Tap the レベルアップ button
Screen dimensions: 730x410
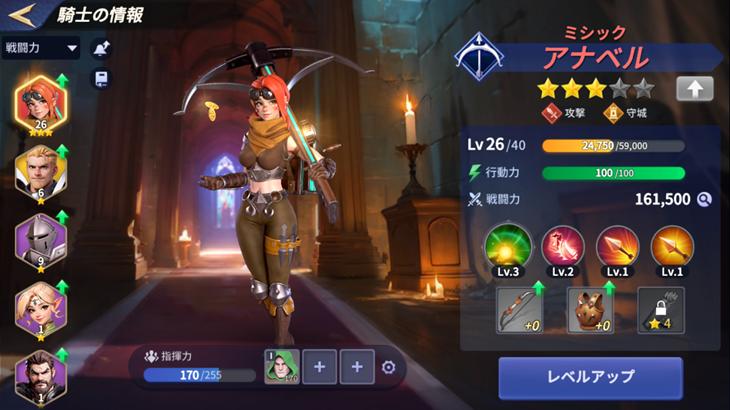pyautogui.click(x=590, y=377)
